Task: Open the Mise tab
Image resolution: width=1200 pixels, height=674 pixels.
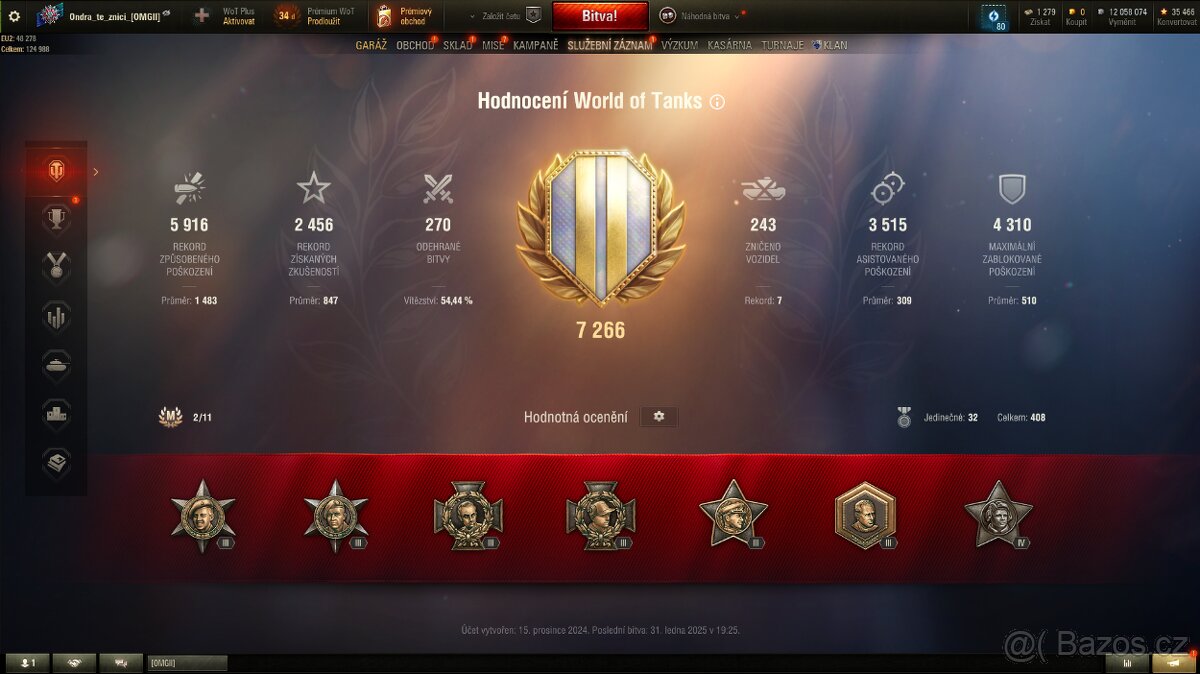Action: (x=493, y=45)
